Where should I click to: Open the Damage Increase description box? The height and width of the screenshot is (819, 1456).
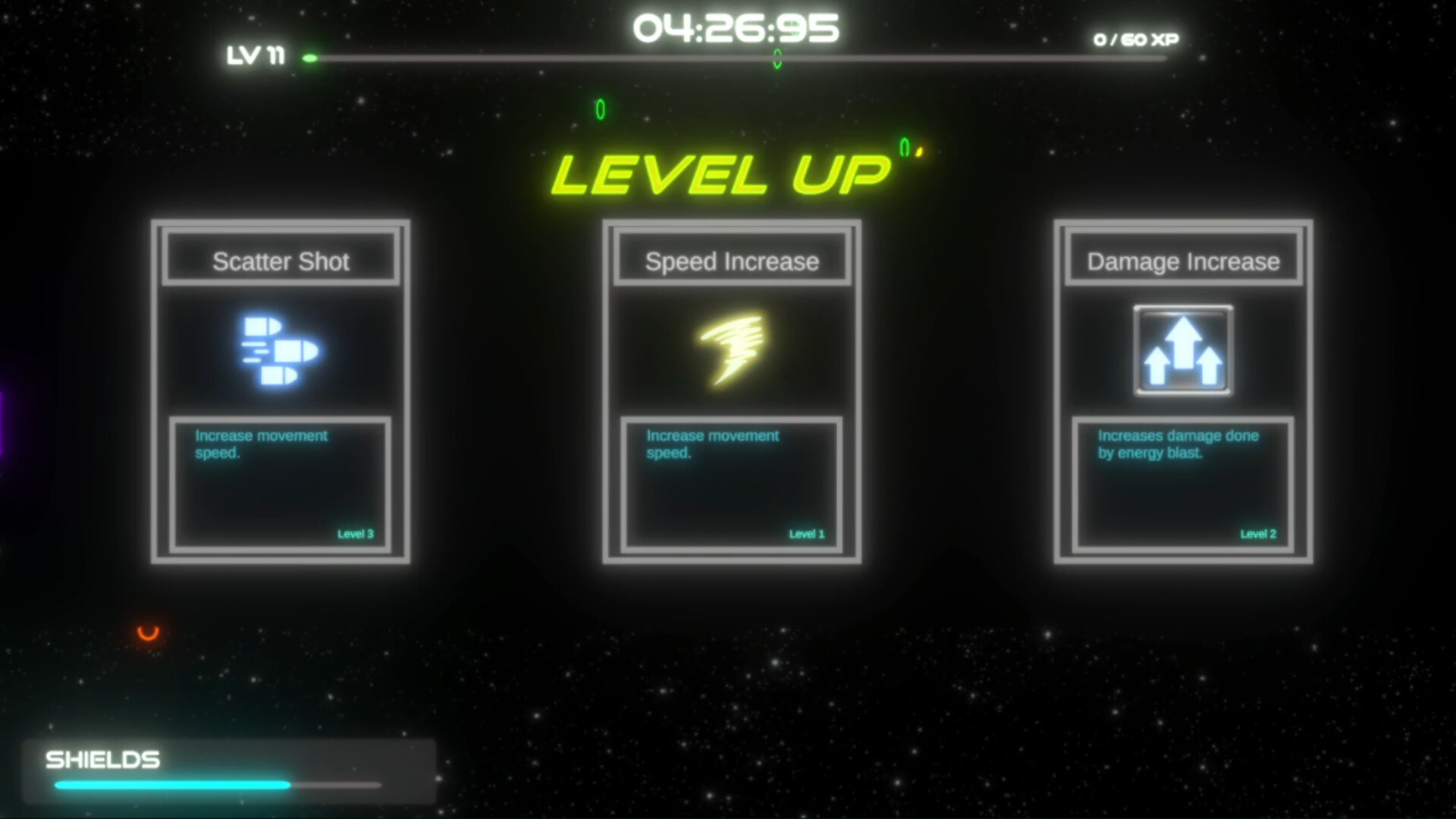point(1183,483)
